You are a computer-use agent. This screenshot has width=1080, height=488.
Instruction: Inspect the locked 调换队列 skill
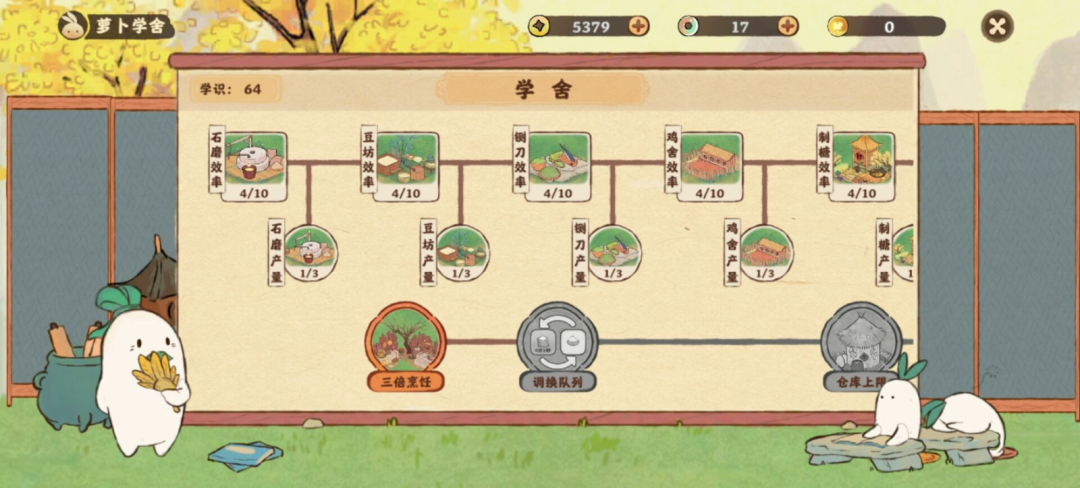point(557,342)
